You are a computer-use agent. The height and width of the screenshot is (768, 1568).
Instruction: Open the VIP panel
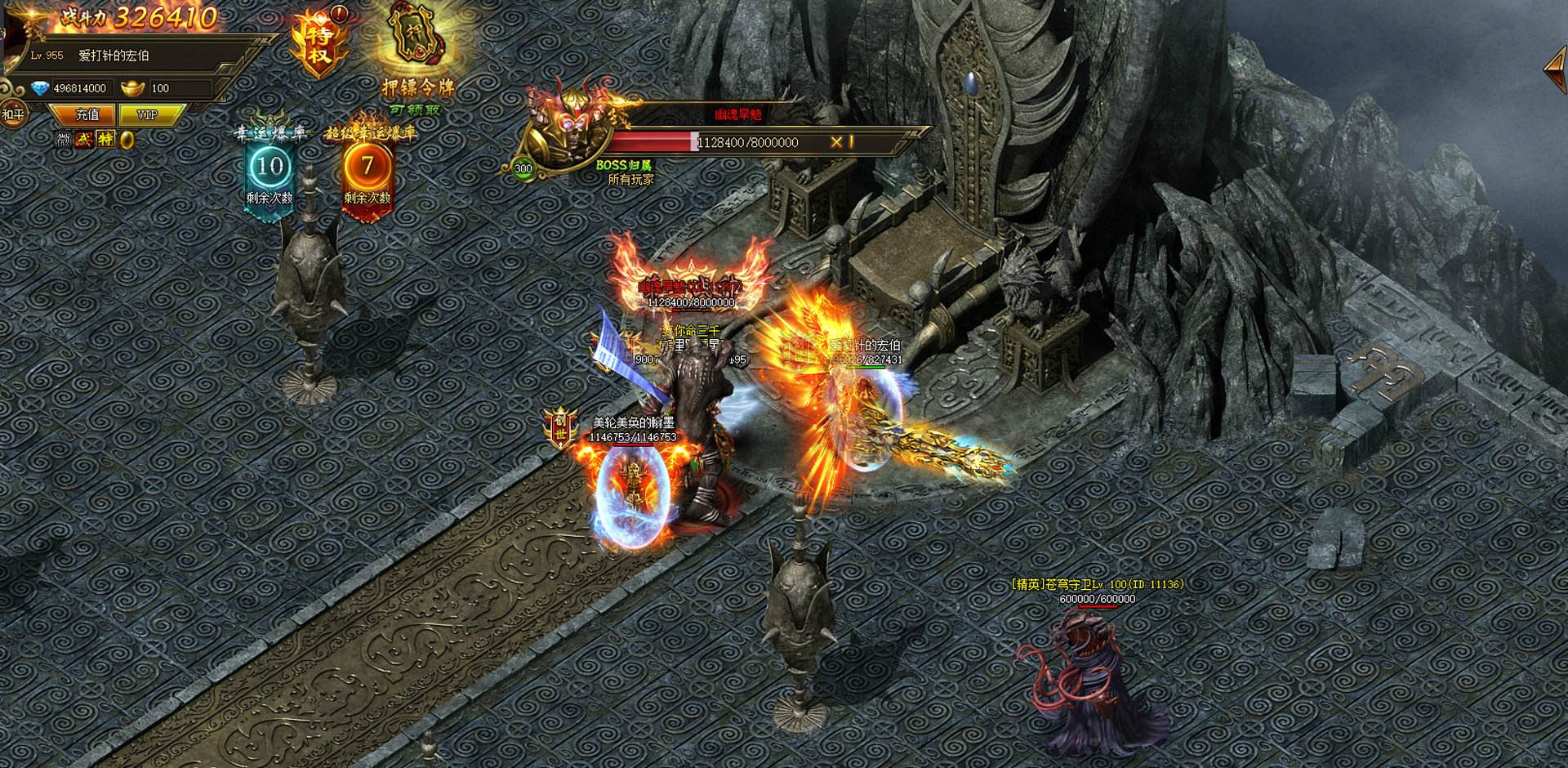tap(147, 115)
